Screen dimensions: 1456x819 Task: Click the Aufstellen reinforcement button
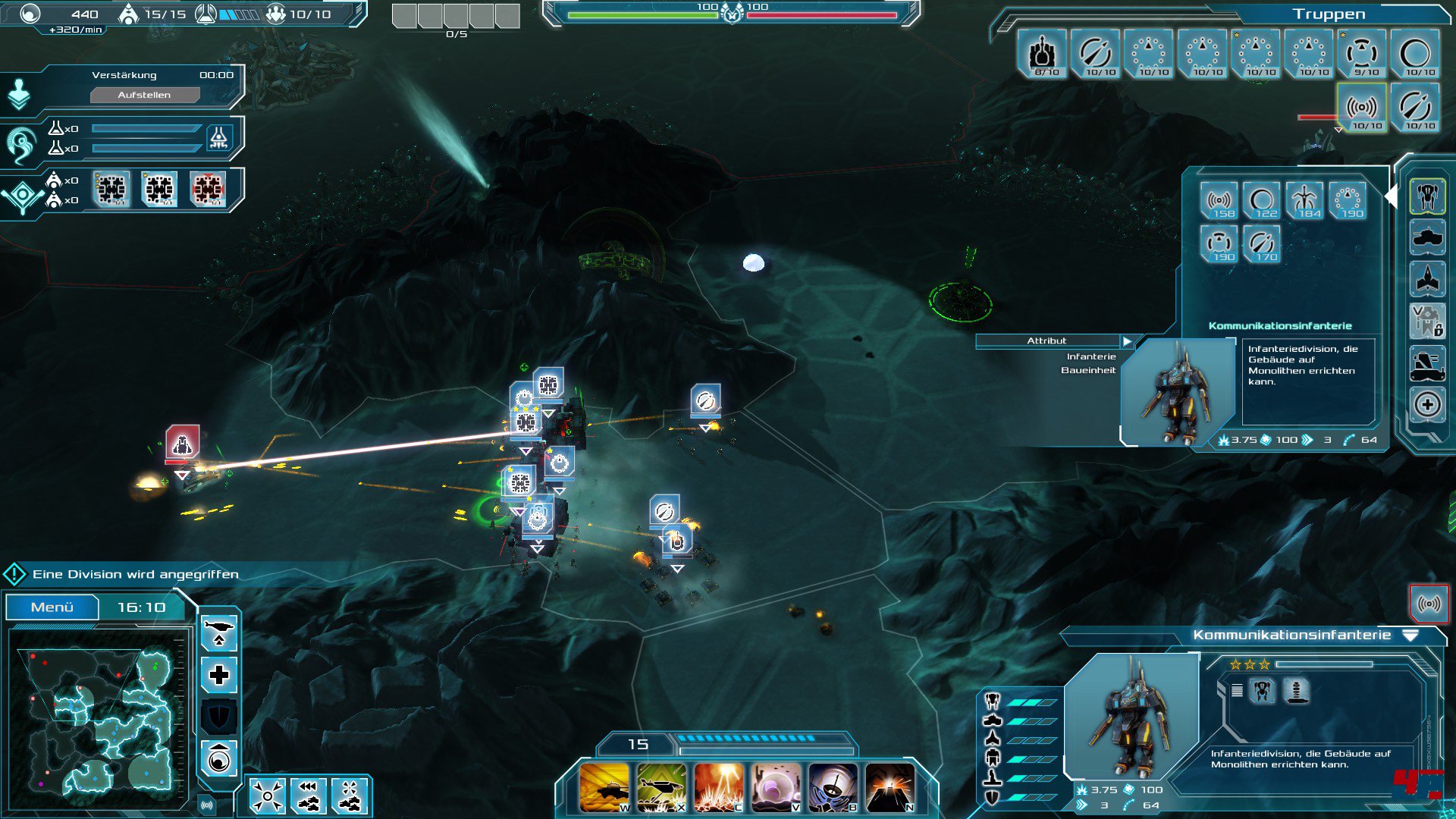[145, 95]
